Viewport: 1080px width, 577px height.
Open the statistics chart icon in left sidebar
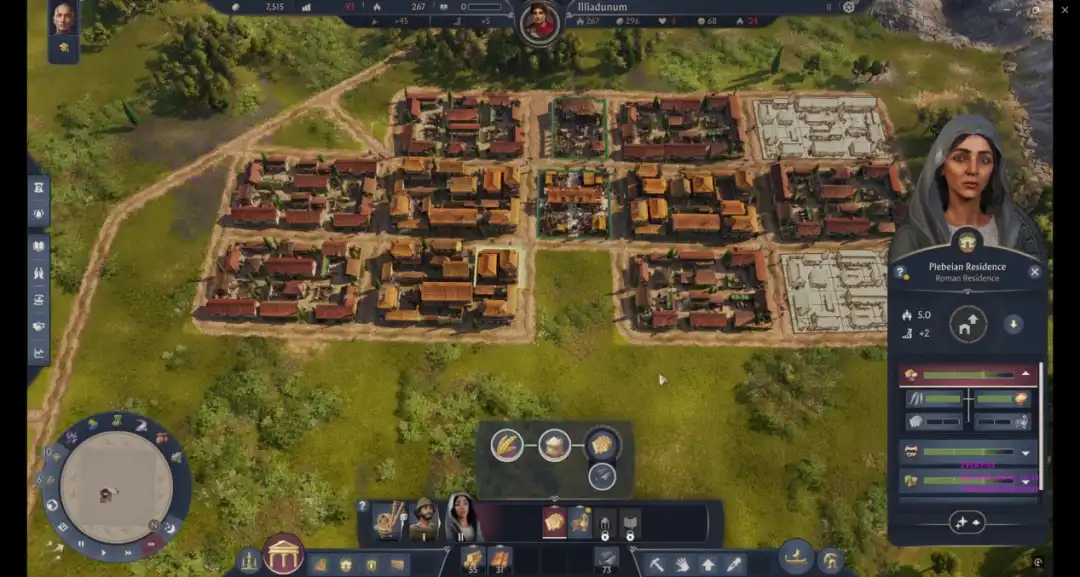(39, 352)
